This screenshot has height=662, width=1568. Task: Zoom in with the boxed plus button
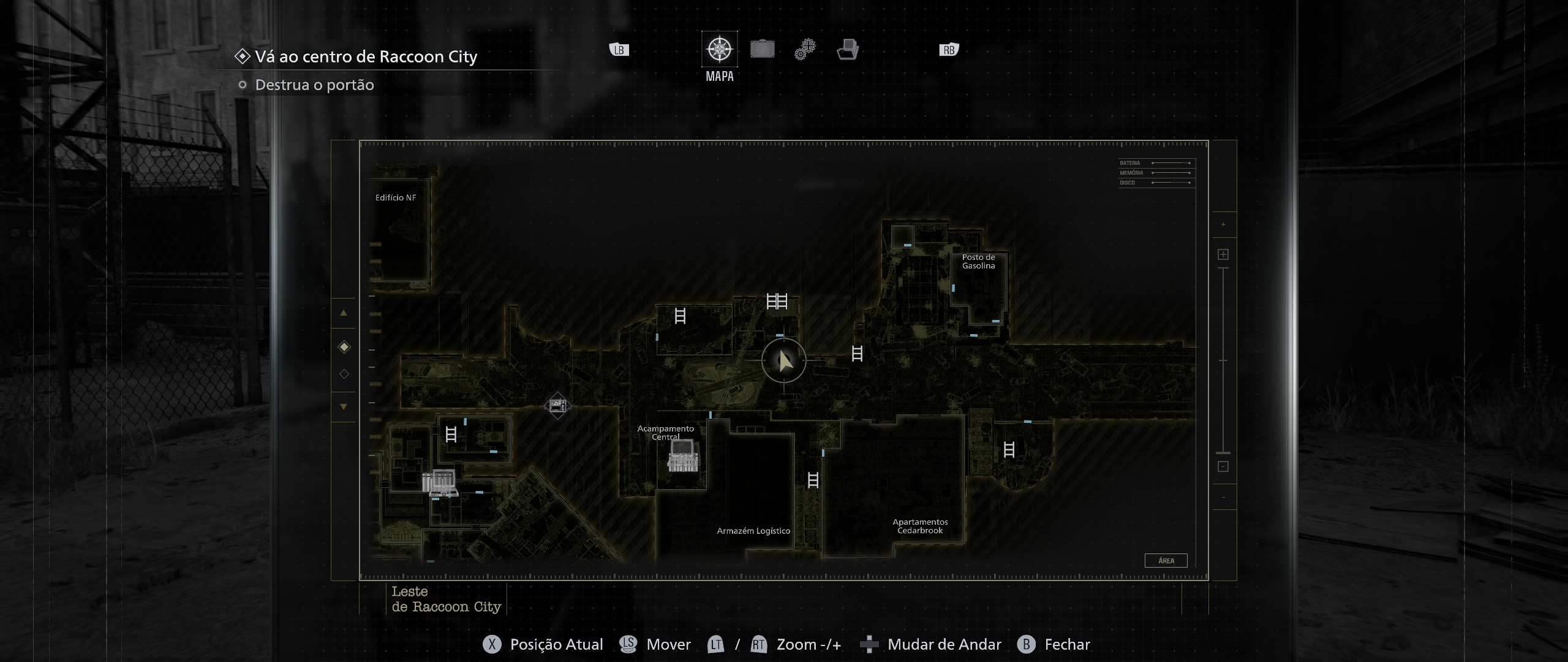(1223, 254)
